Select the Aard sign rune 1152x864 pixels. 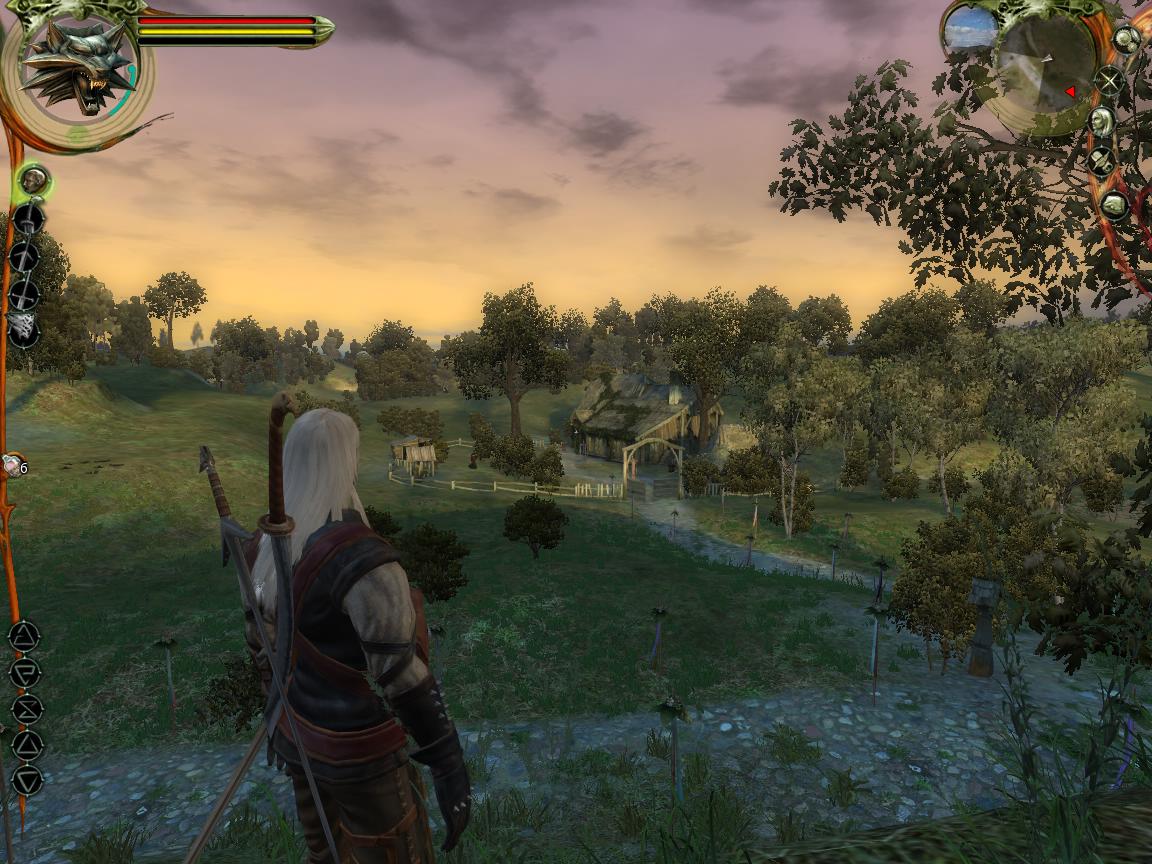tap(24, 636)
